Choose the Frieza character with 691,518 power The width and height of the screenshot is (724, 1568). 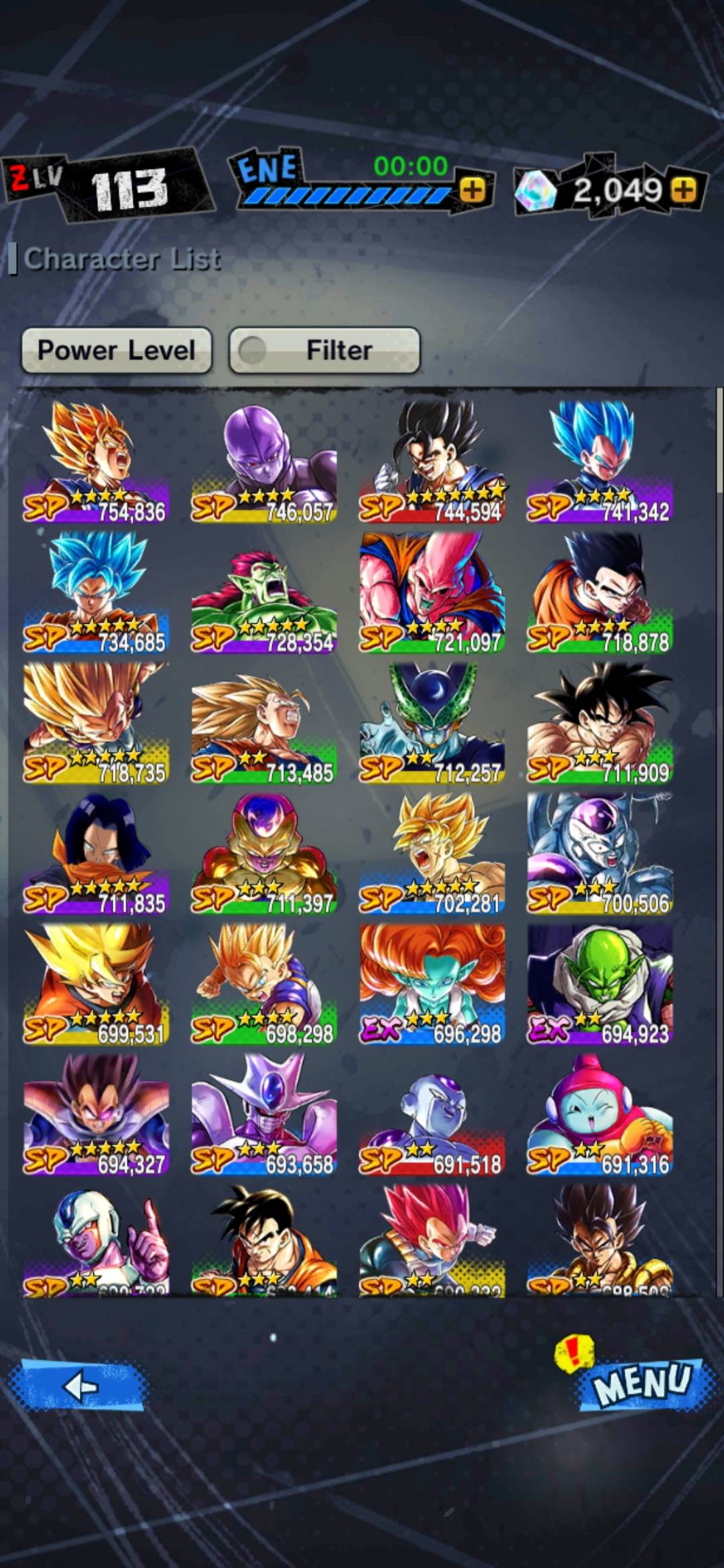pyautogui.click(x=432, y=1114)
